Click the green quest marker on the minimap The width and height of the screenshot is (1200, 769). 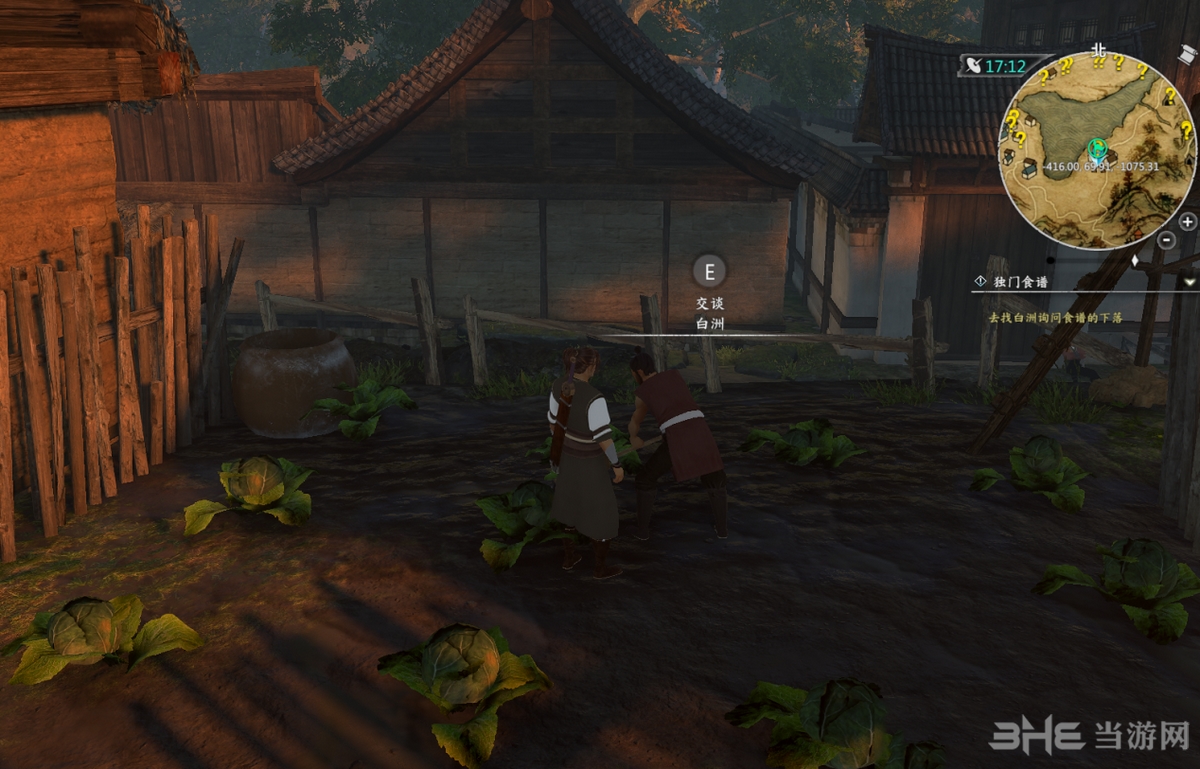click(x=1098, y=150)
